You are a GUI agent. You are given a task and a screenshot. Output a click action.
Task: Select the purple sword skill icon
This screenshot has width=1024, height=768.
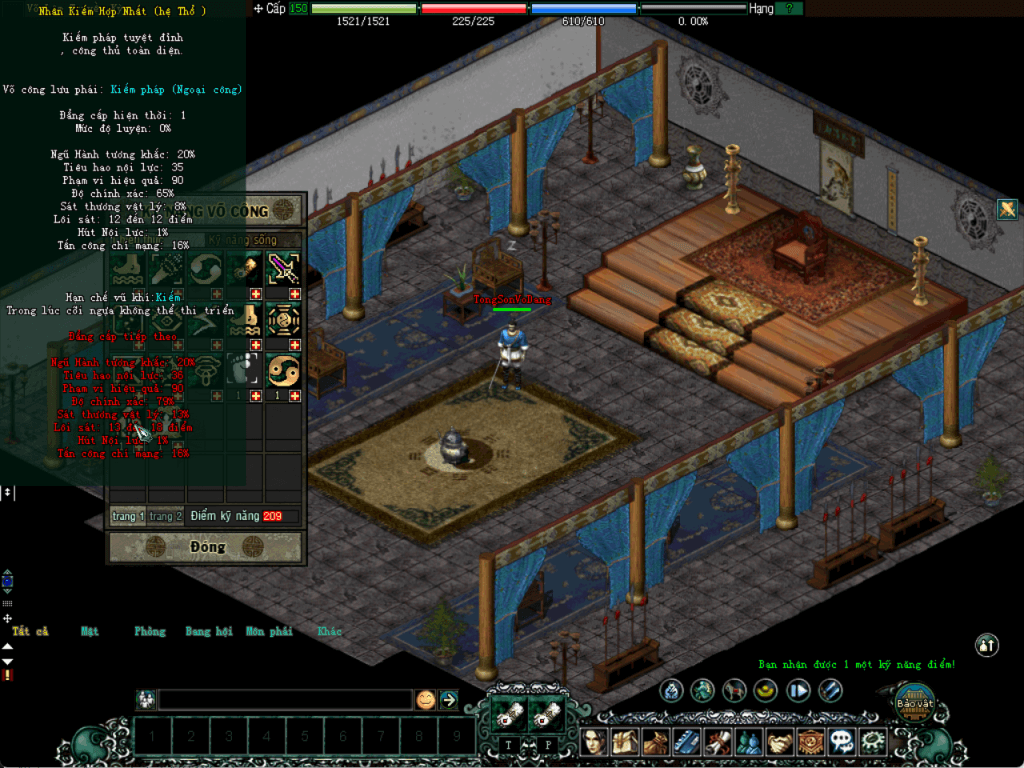click(x=283, y=268)
